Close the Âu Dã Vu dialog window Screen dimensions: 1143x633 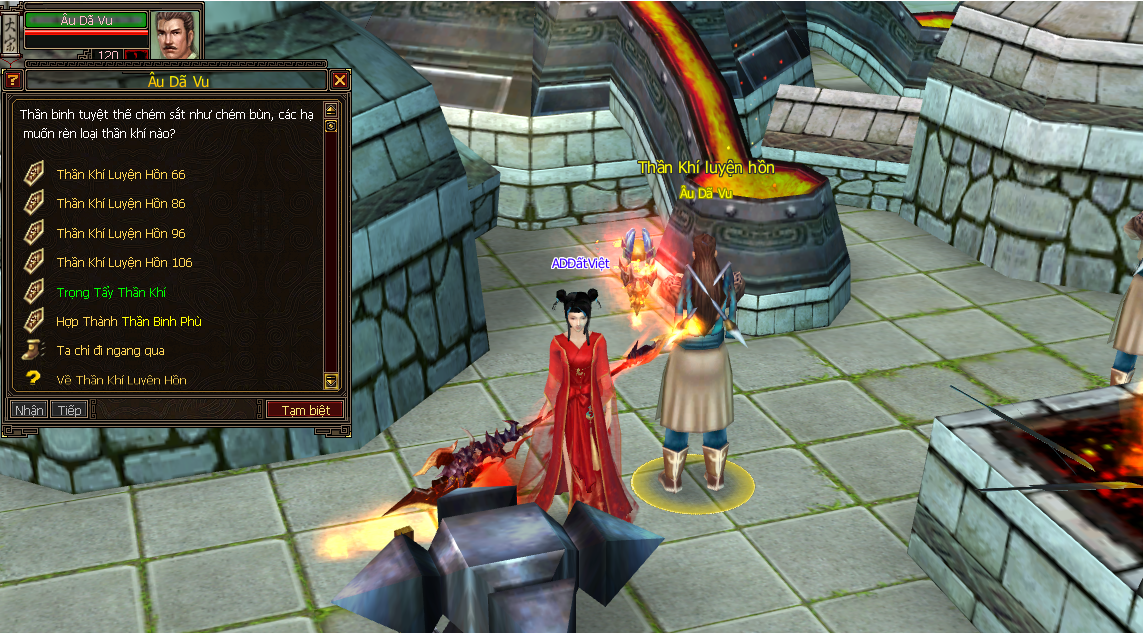pyautogui.click(x=340, y=80)
